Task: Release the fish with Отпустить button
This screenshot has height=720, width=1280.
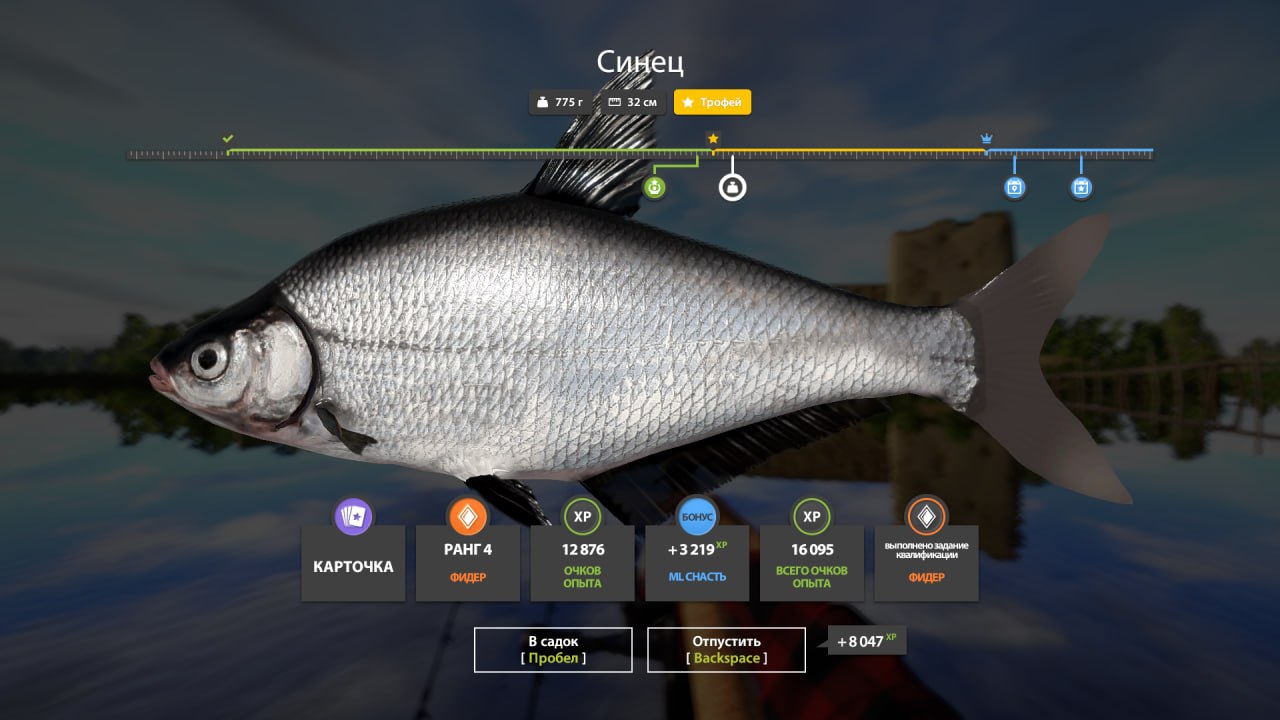Action: (726, 650)
